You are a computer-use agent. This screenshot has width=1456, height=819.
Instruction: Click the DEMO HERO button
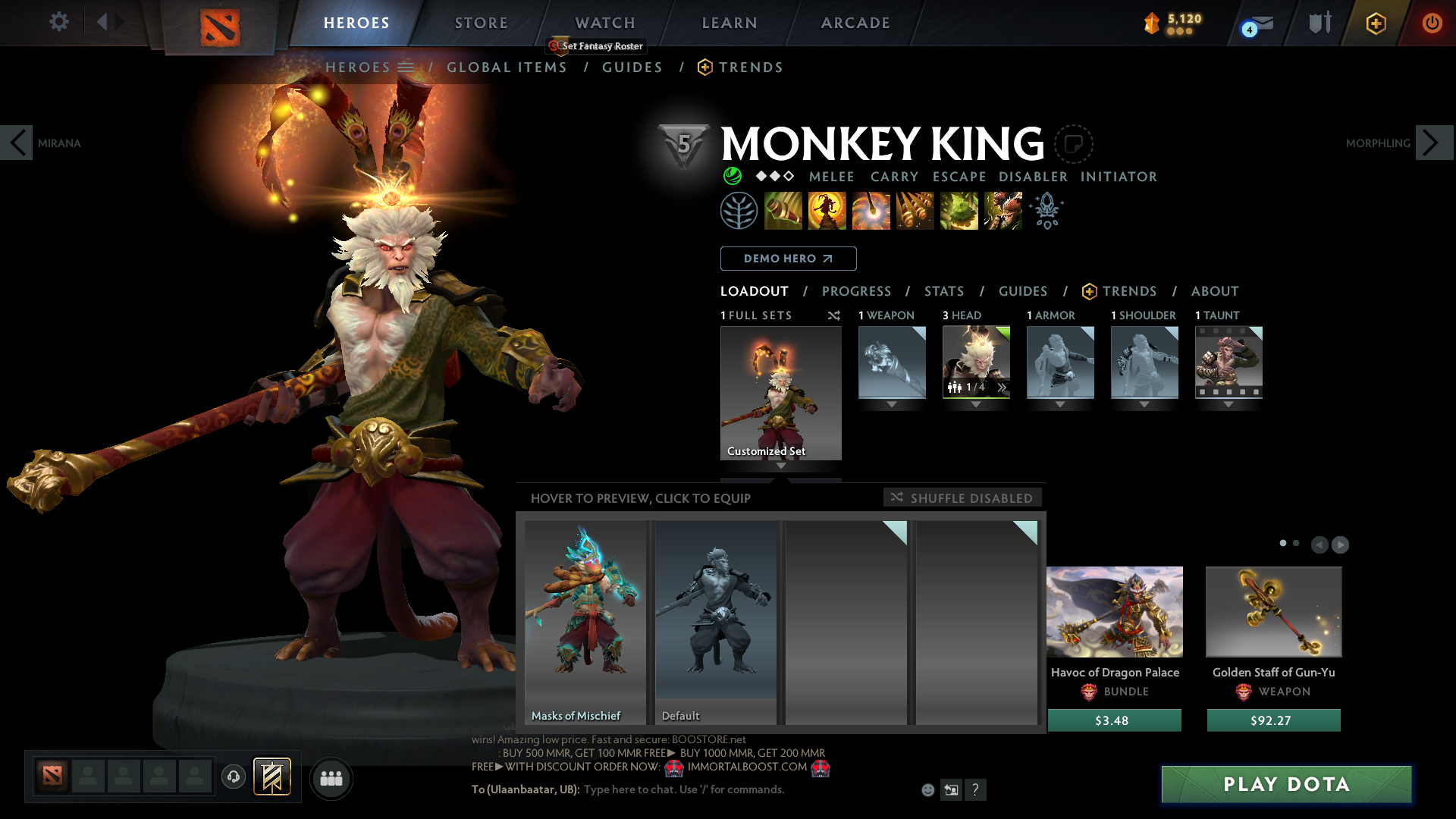pyautogui.click(x=788, y=259)
